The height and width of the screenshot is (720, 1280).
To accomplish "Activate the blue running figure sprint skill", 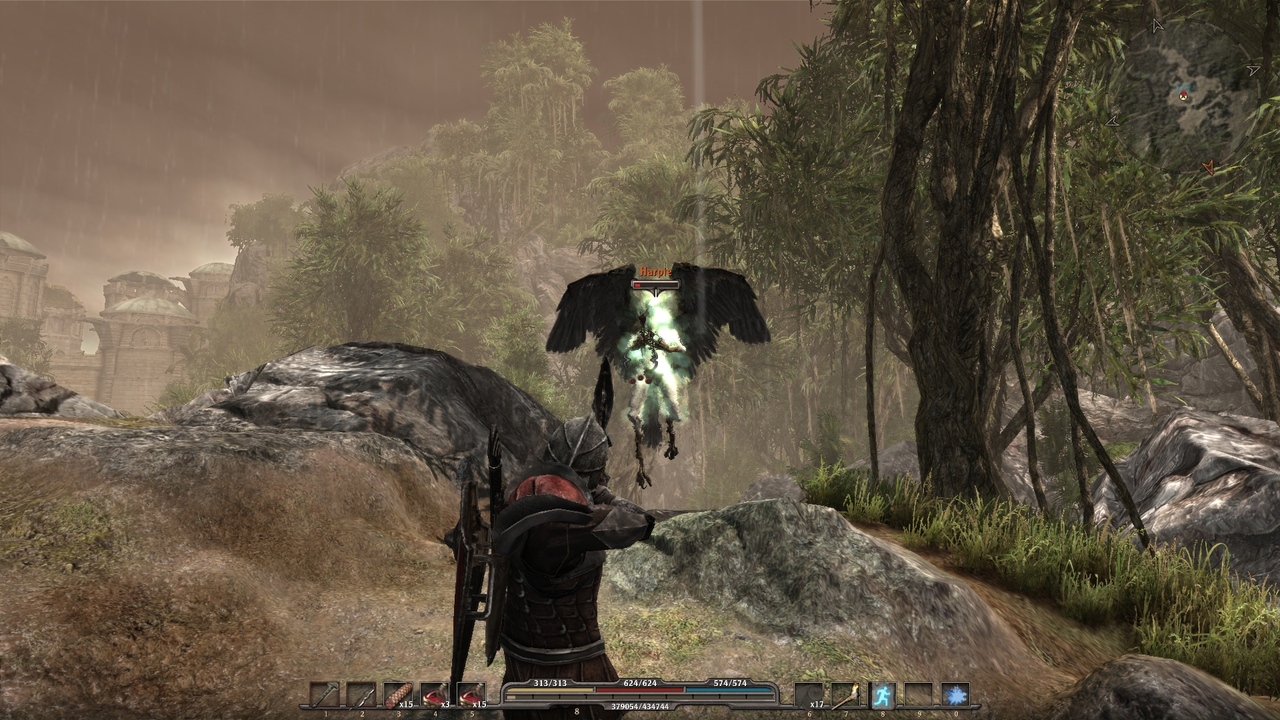I will [882, 694].
